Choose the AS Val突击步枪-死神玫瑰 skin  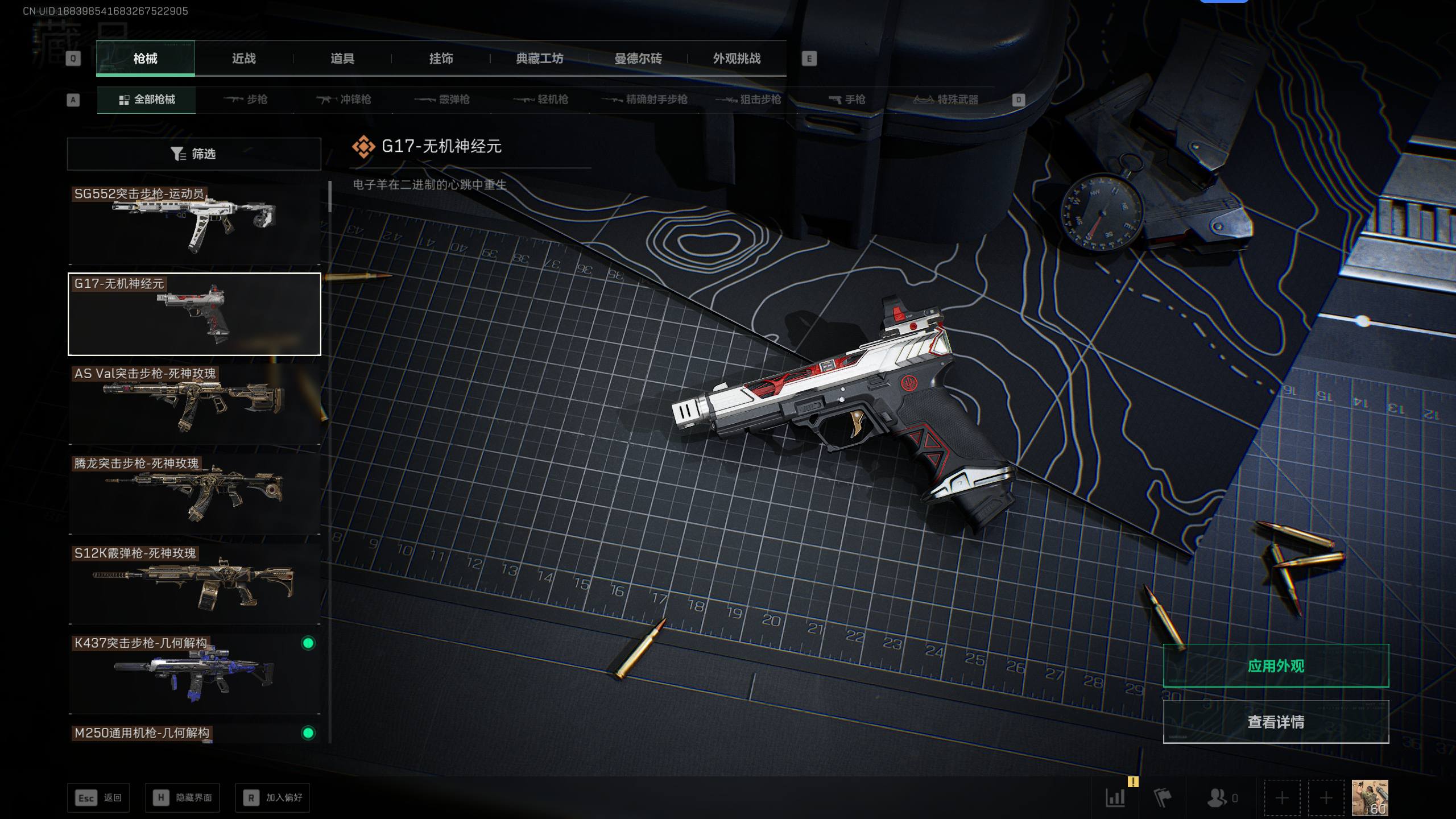click(x=194, y=404)
